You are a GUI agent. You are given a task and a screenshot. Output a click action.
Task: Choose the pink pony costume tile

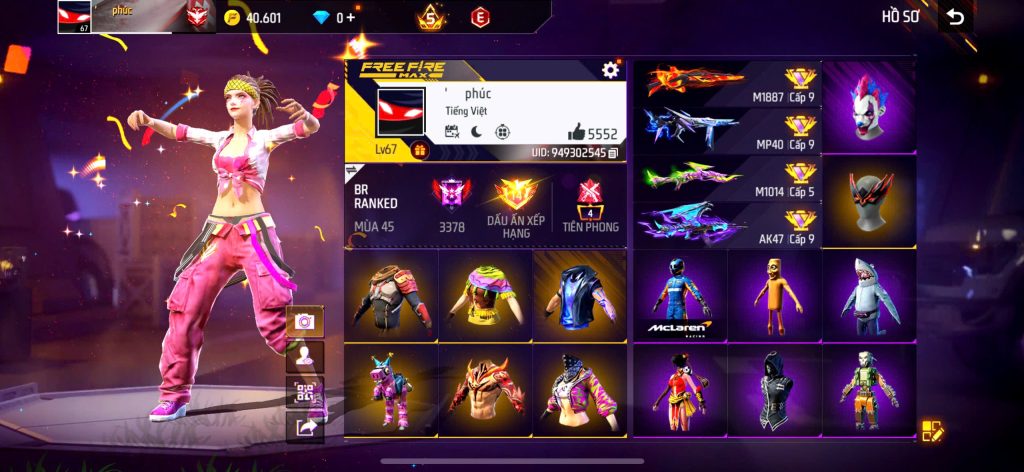[x=390, y=390]
